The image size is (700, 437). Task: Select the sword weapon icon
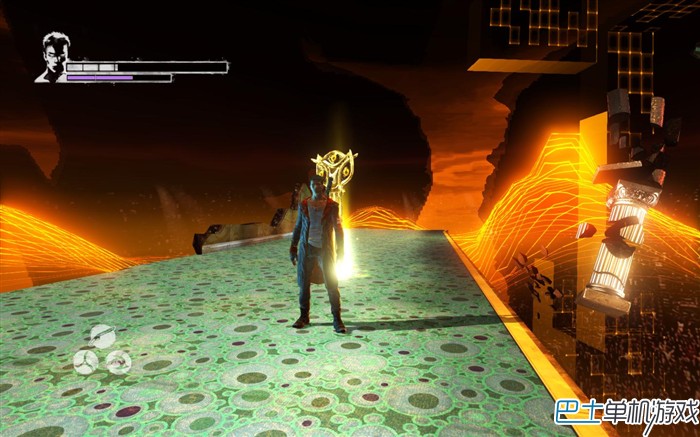click(102, 337)
